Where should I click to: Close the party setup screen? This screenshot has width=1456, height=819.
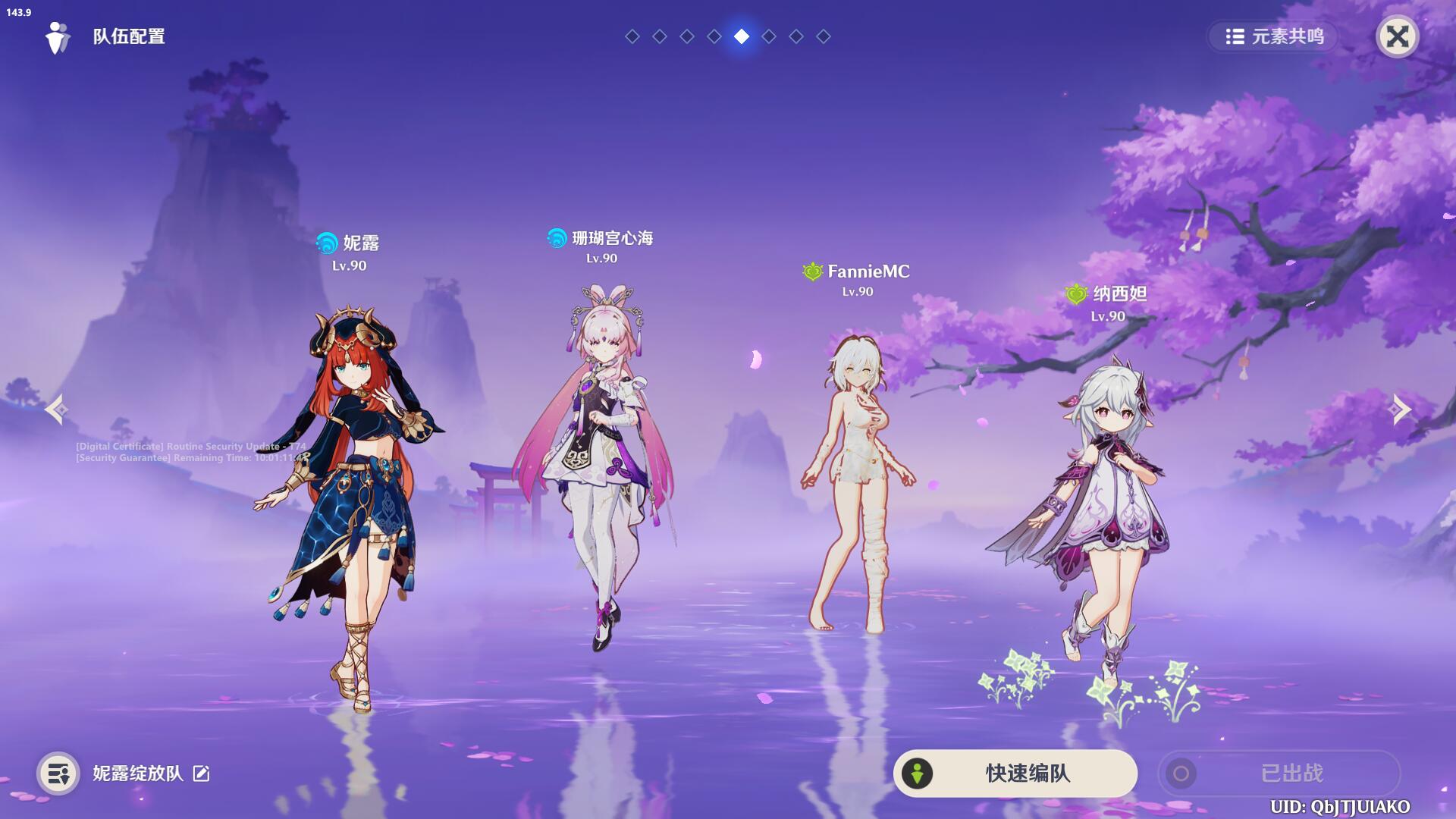[x=1397, y=36]
